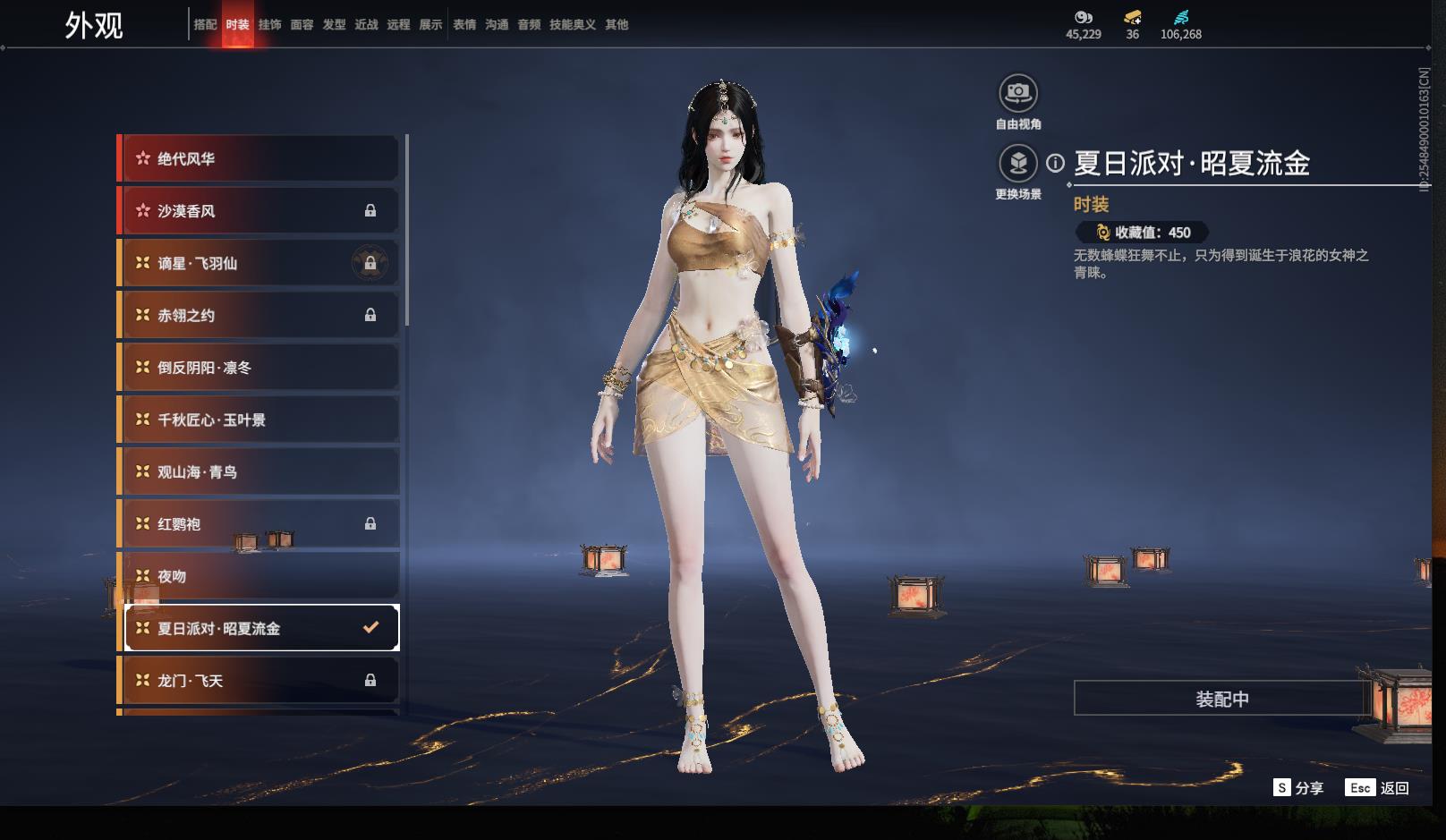
Task: Select the locked 沙漠香风 outfit
Action: coord(259,211)
